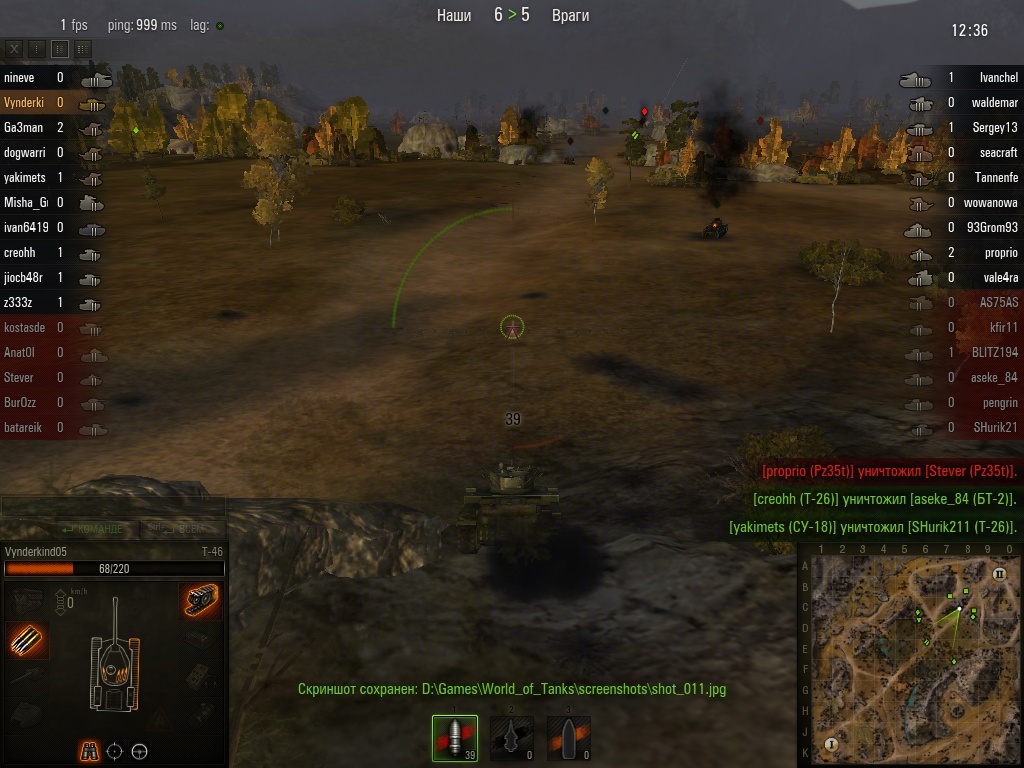Viewport: 1024px width, 768px height.
Task: Select the second ammo slot with 0 shells
Action: click(511, 738)
